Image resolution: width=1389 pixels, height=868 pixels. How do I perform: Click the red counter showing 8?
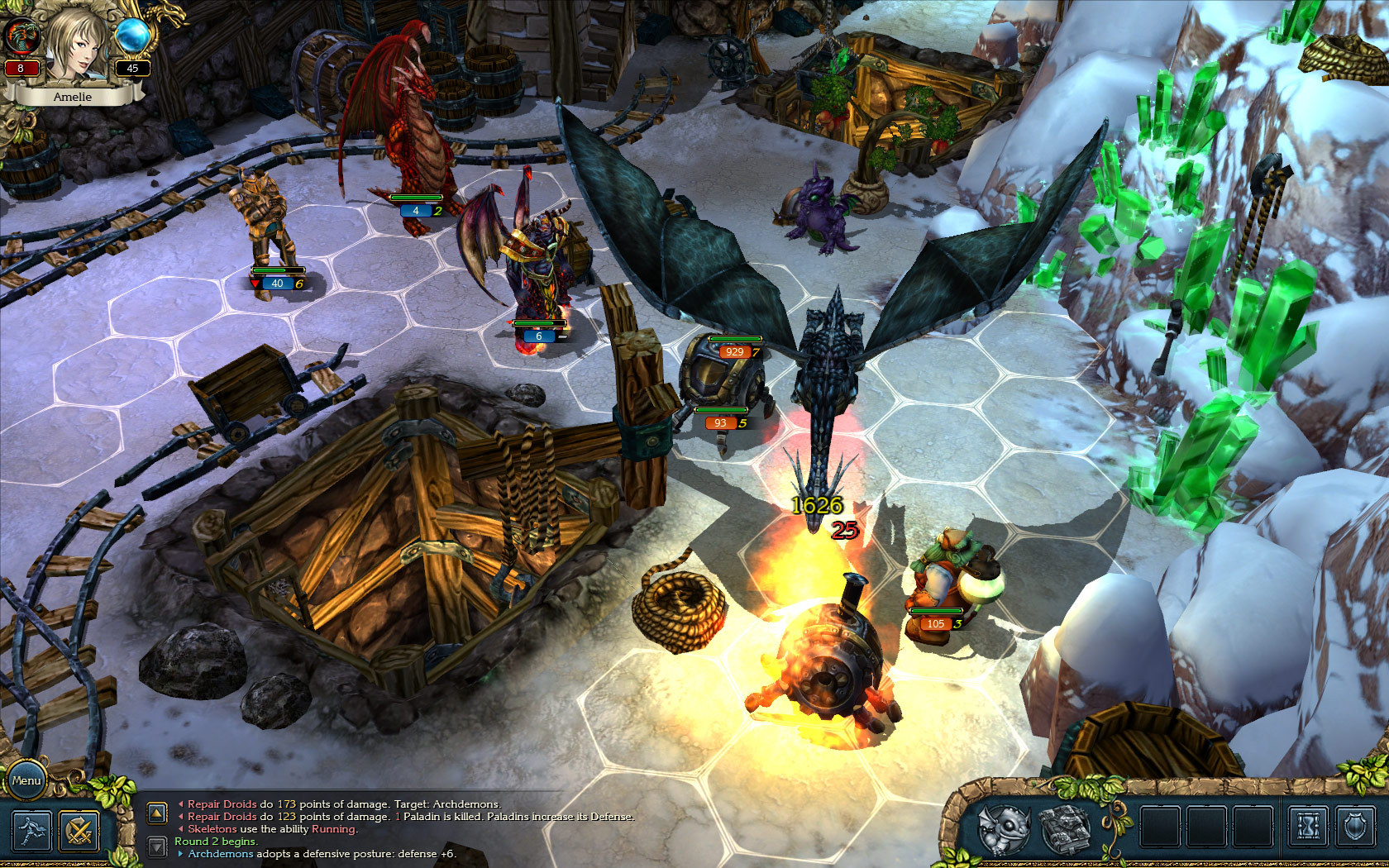pos(22,67)
